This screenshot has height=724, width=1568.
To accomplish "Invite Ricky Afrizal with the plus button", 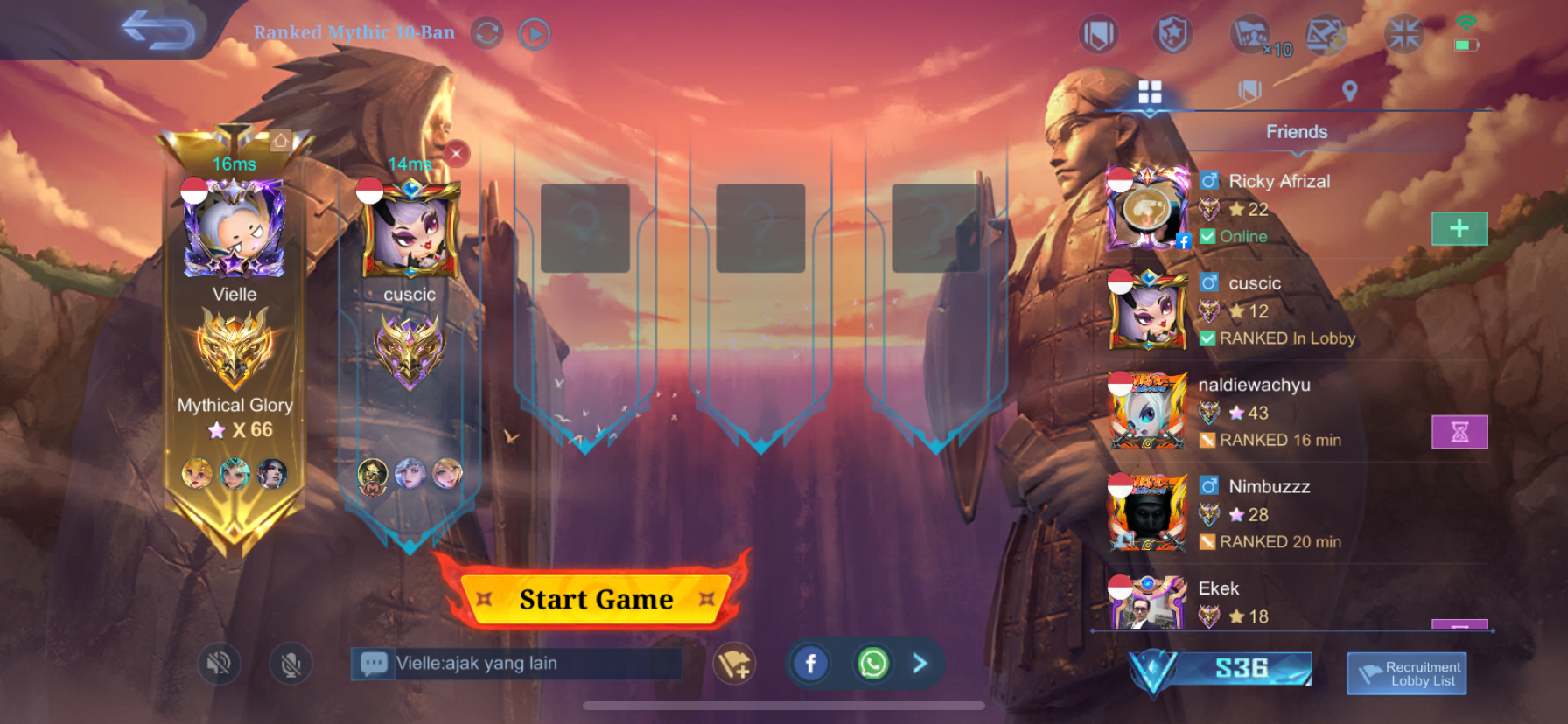I will pyautogui.click(x=1459, y=228).
